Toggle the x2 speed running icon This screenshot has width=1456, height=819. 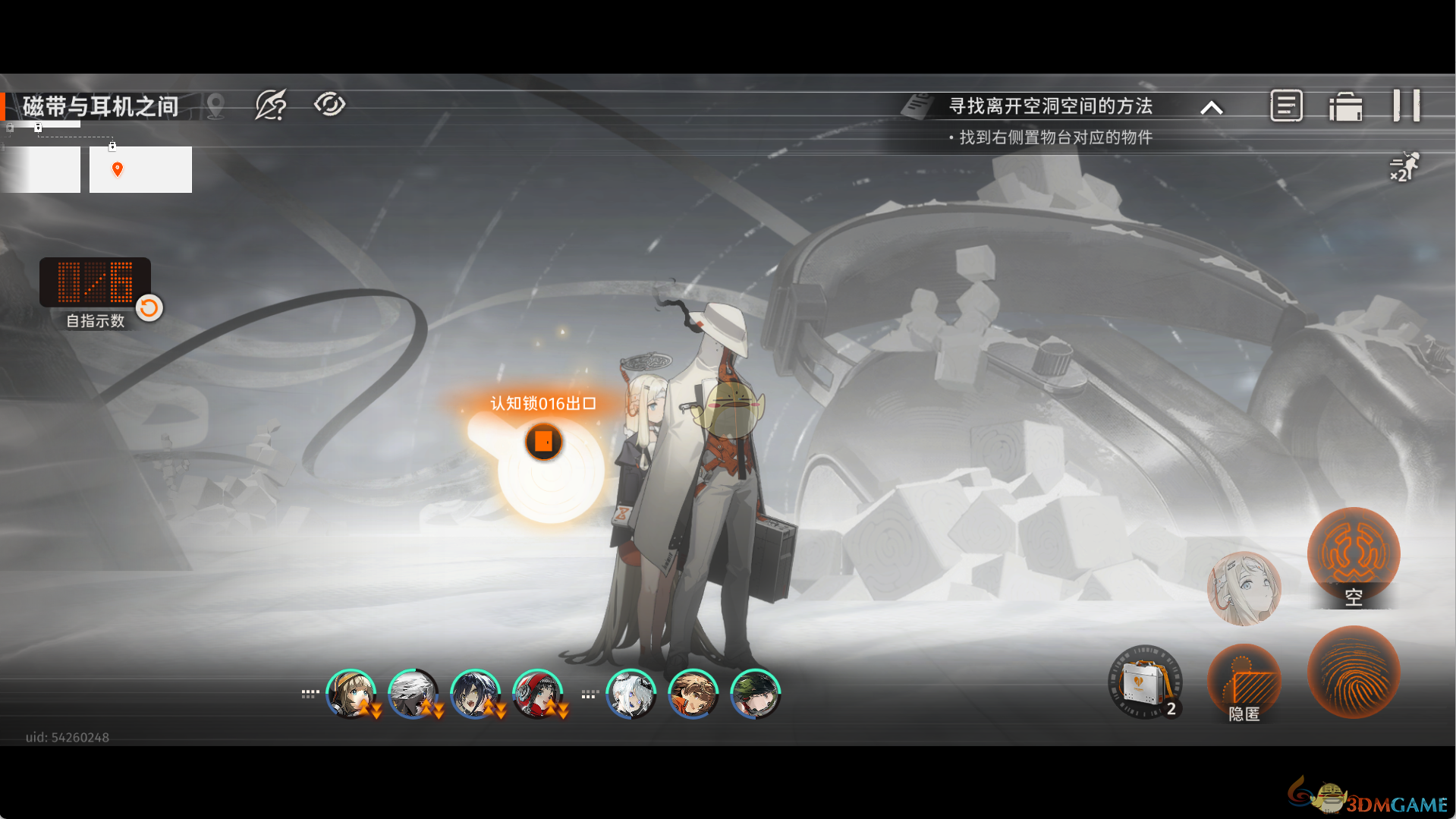(1403, 167)
